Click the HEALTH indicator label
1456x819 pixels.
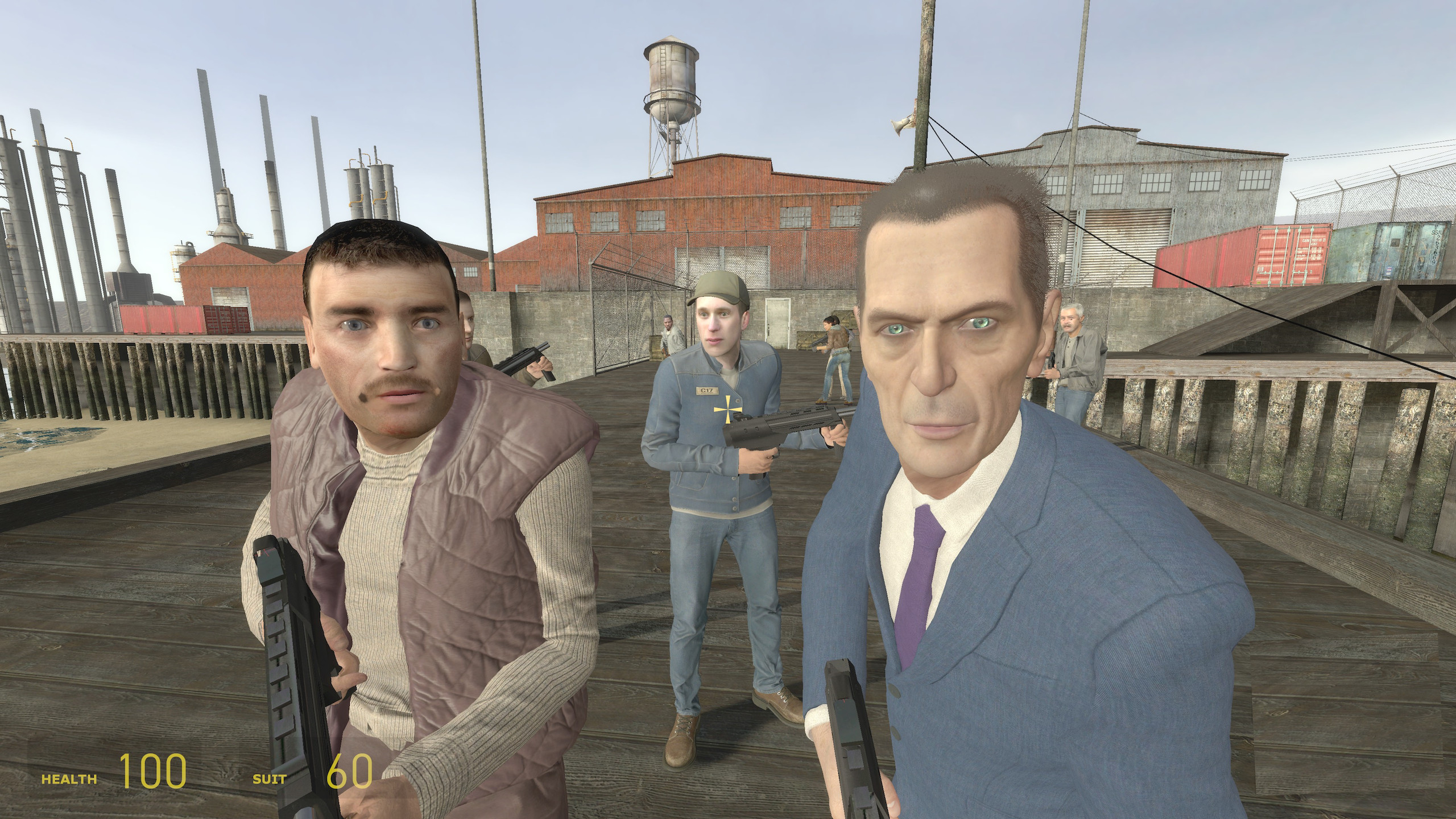[68, 780]
